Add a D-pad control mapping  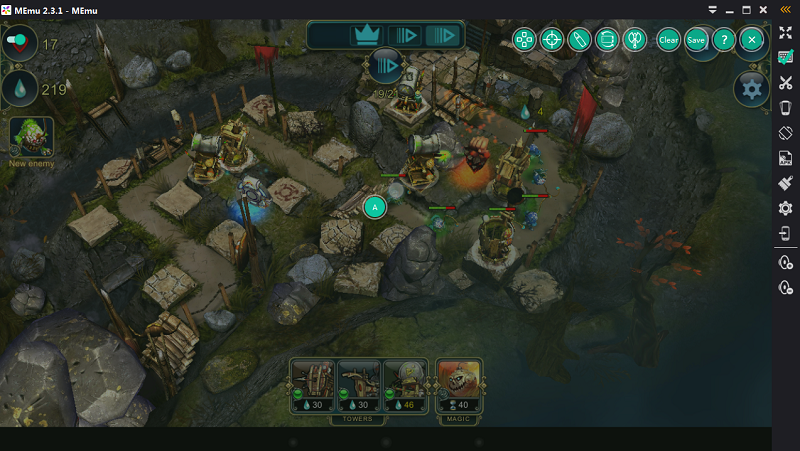[524, 40]
